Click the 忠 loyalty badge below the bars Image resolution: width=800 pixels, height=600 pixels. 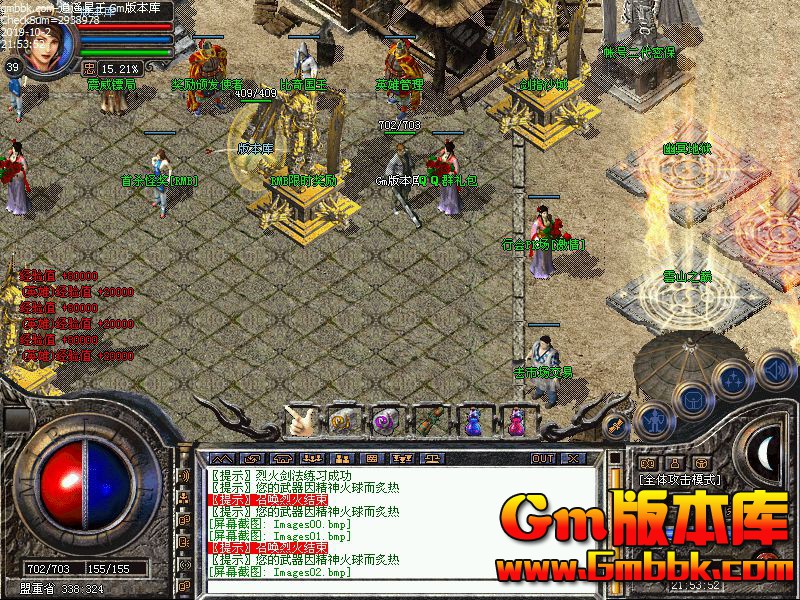(89, 69)
